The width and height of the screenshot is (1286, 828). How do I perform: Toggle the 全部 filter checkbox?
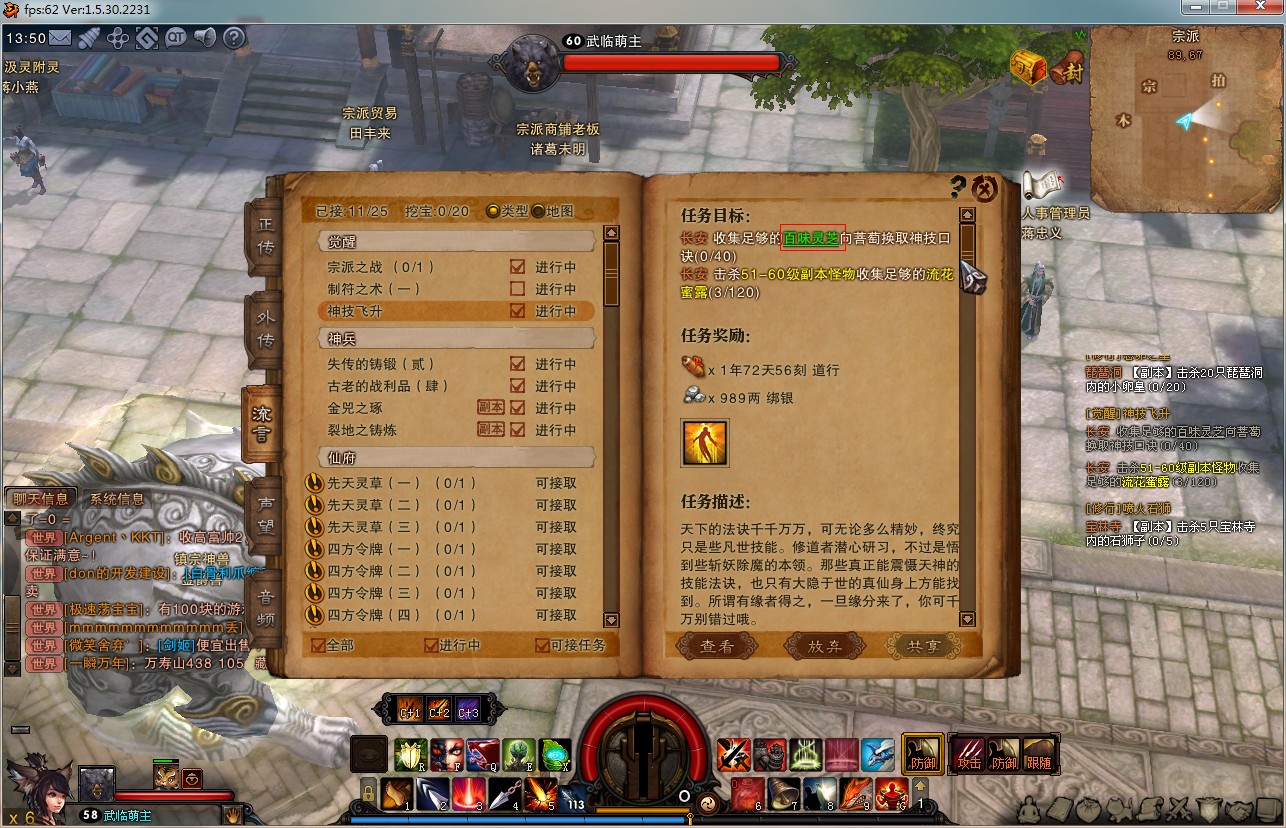[x=318, y=645]
